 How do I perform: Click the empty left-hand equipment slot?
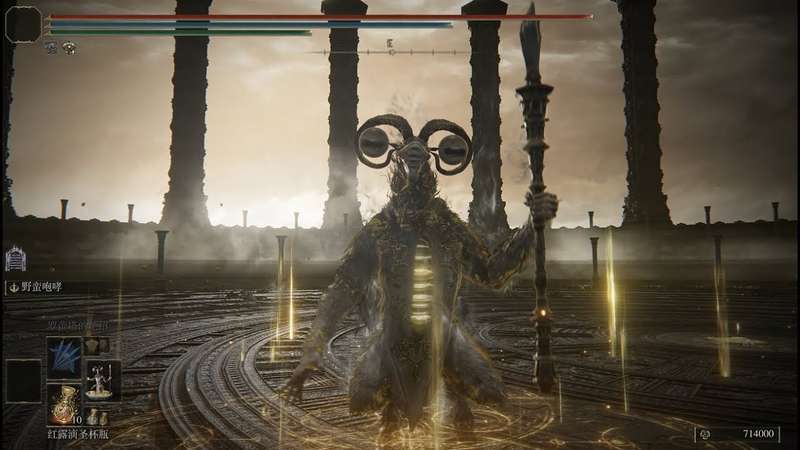(x=22, y=380)
